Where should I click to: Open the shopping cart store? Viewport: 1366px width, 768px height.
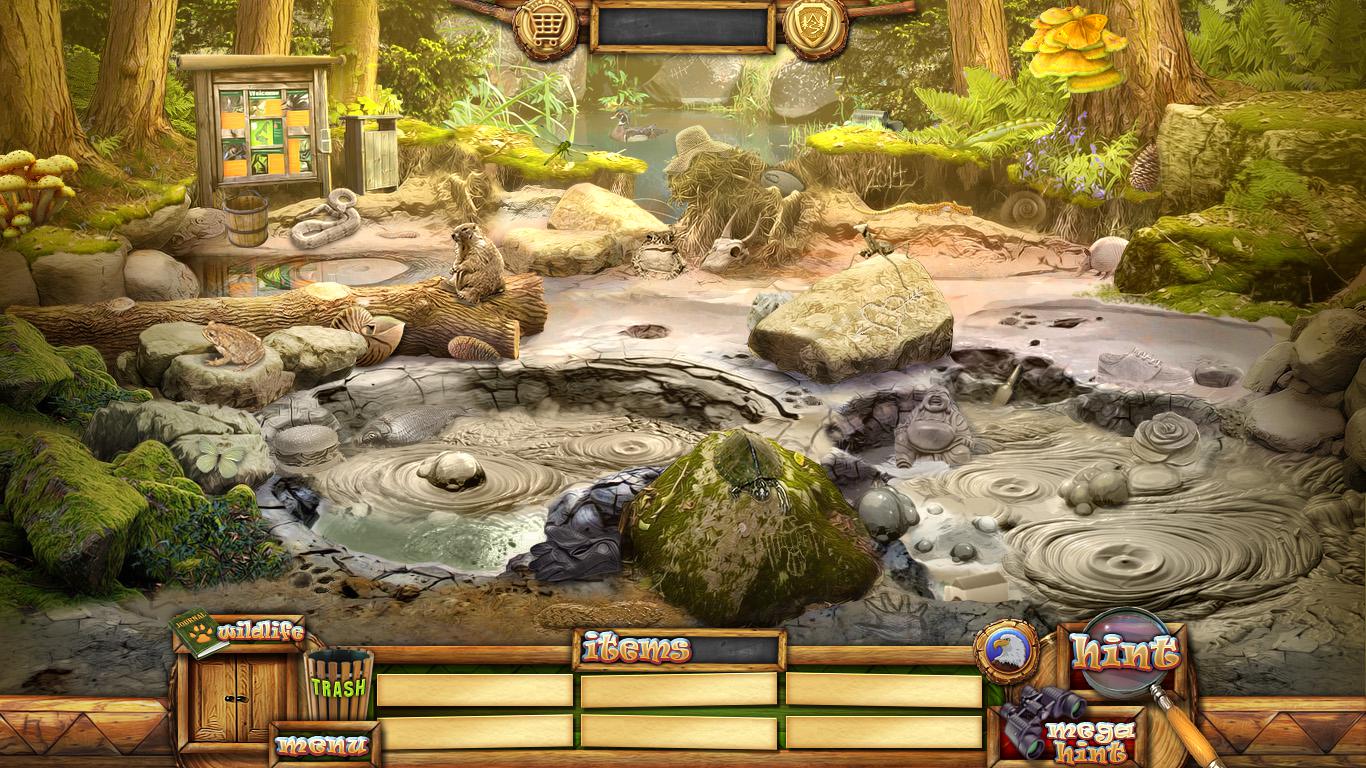[x=544, y=26]
